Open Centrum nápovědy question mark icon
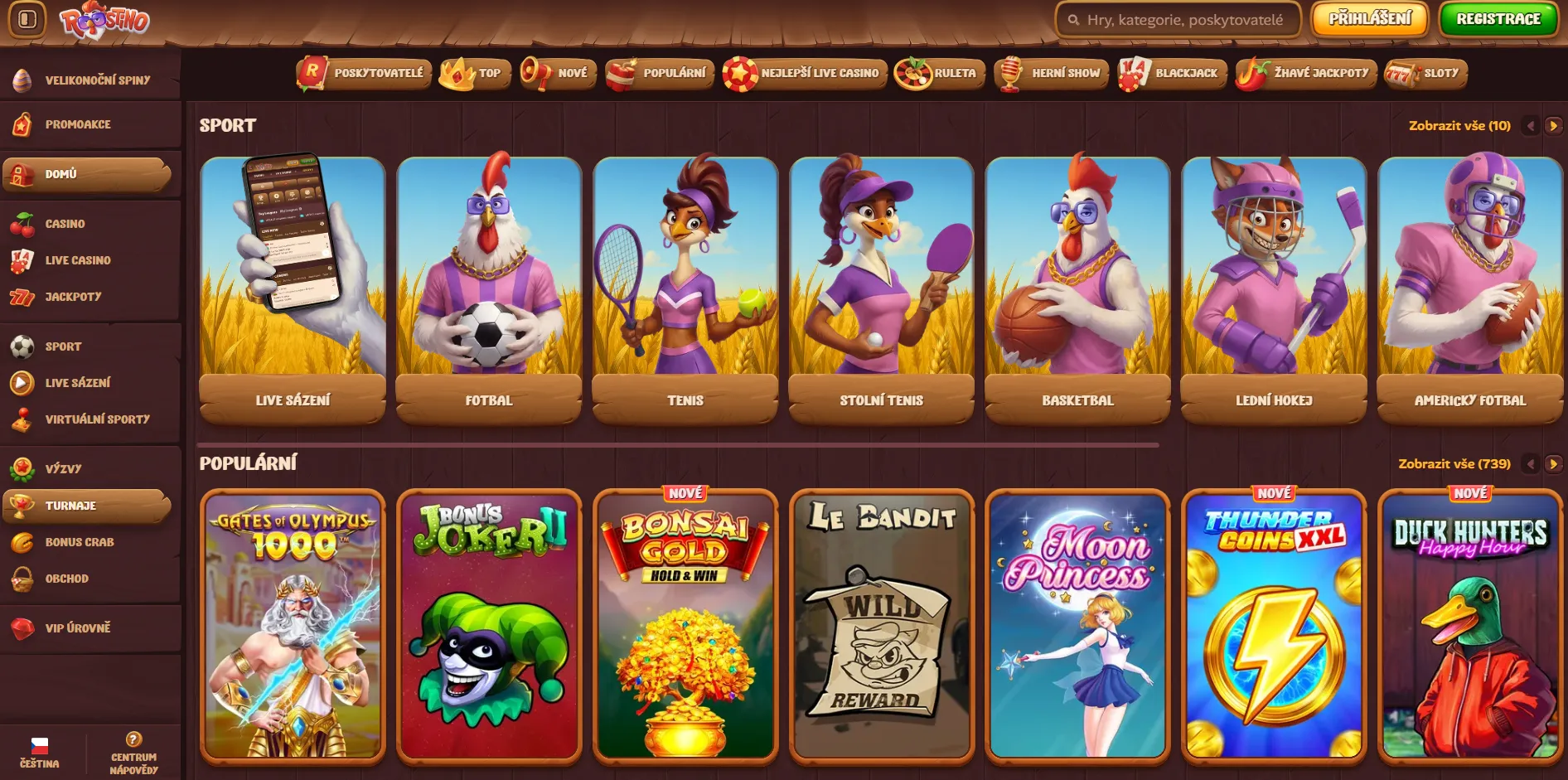The image size is (1568, 780). coord(133,741)
